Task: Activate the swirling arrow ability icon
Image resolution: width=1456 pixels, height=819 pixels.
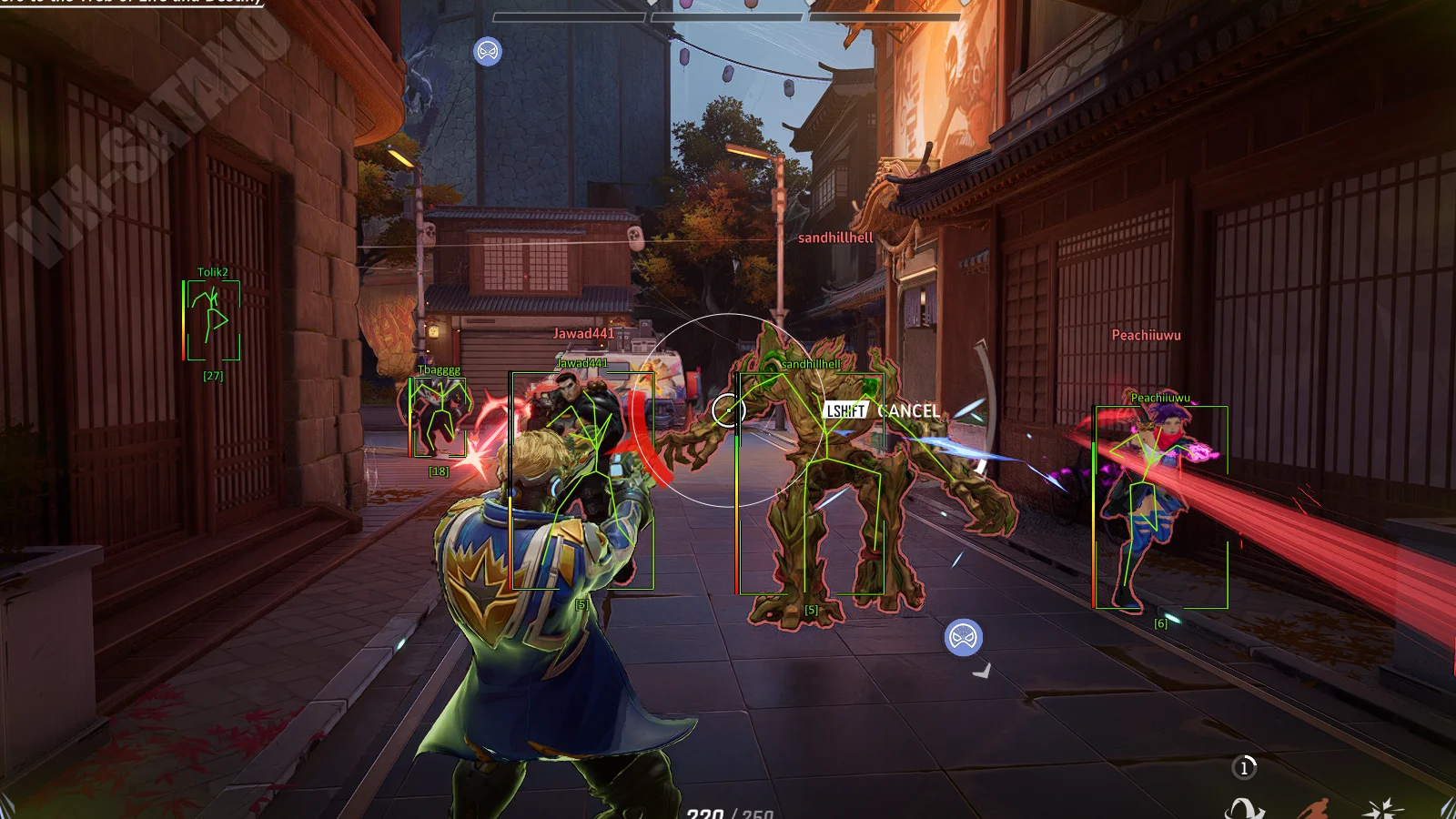Action: pos(1244,808)
